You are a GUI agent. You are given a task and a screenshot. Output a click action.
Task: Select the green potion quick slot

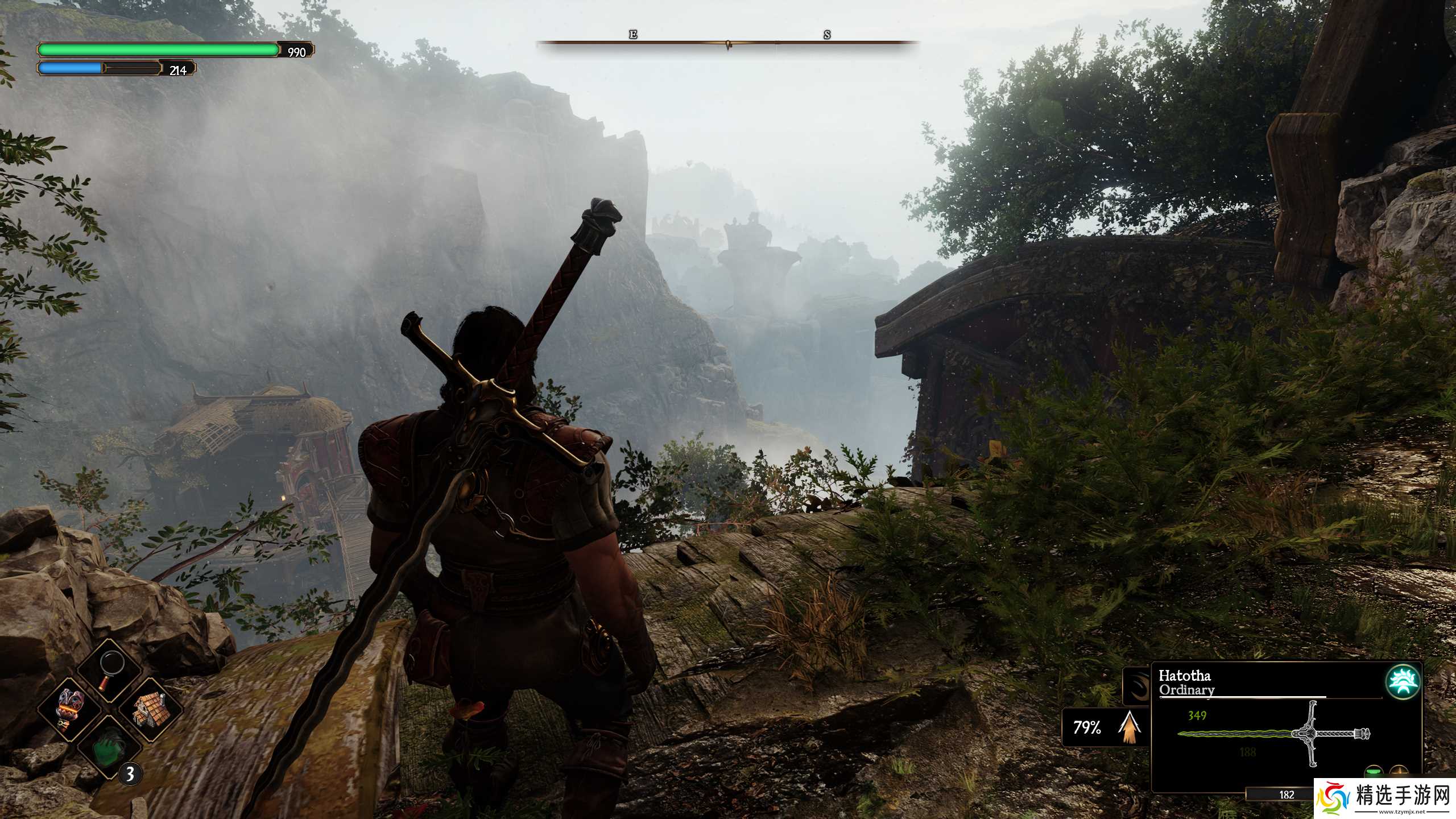coord(110,747)
